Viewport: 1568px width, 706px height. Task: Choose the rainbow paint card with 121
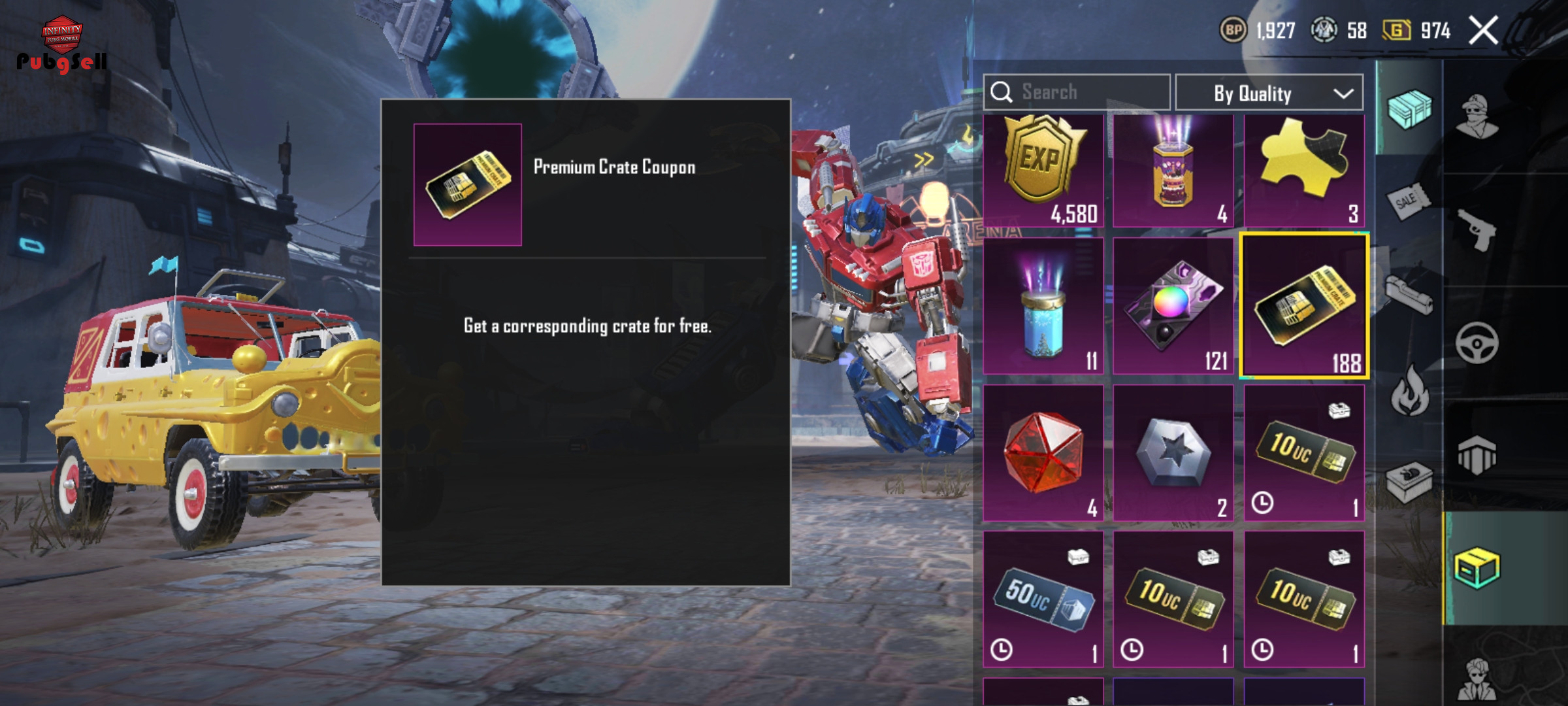1173,306
